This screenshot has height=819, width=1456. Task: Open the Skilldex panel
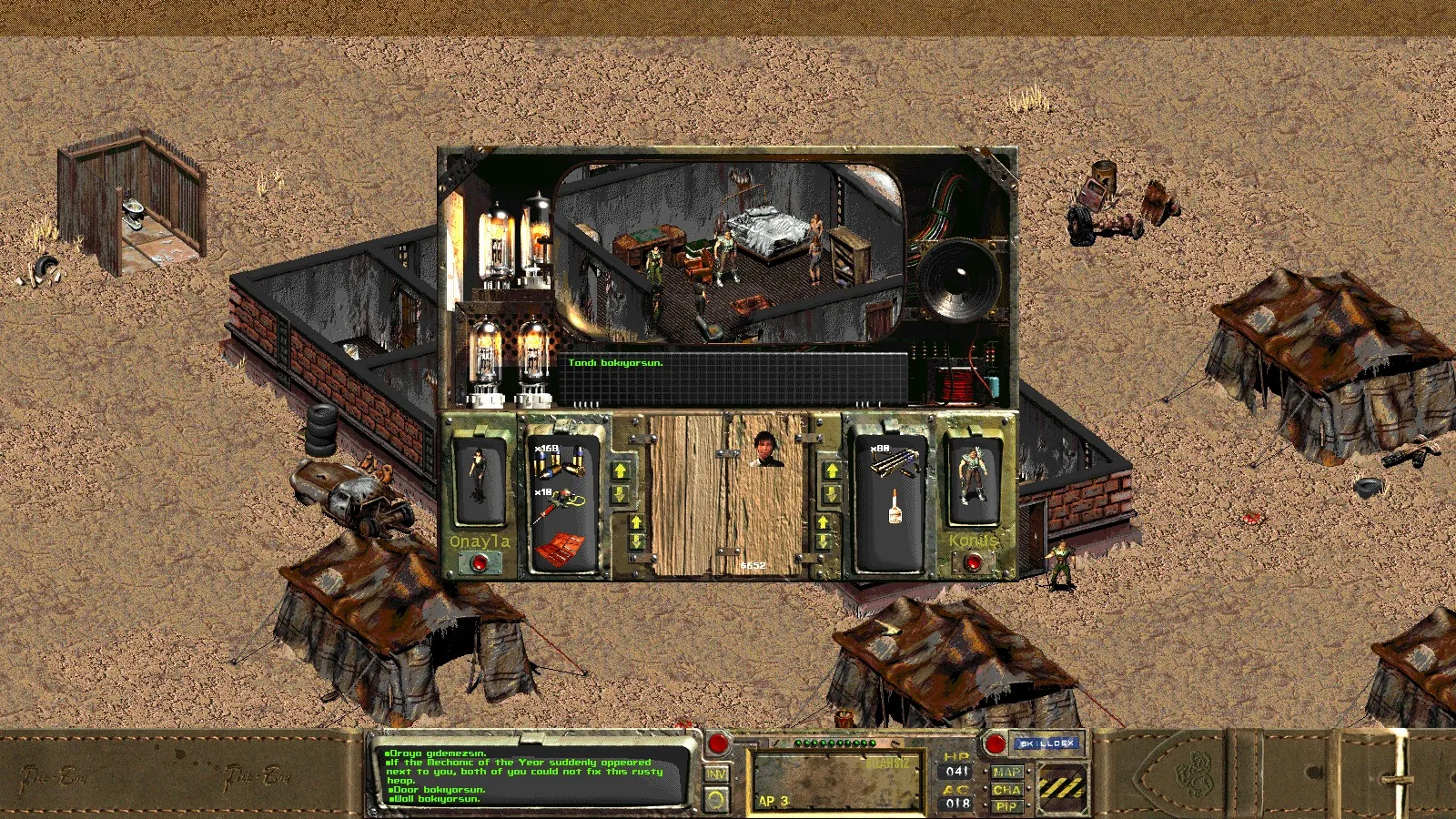coord(1046,743)
